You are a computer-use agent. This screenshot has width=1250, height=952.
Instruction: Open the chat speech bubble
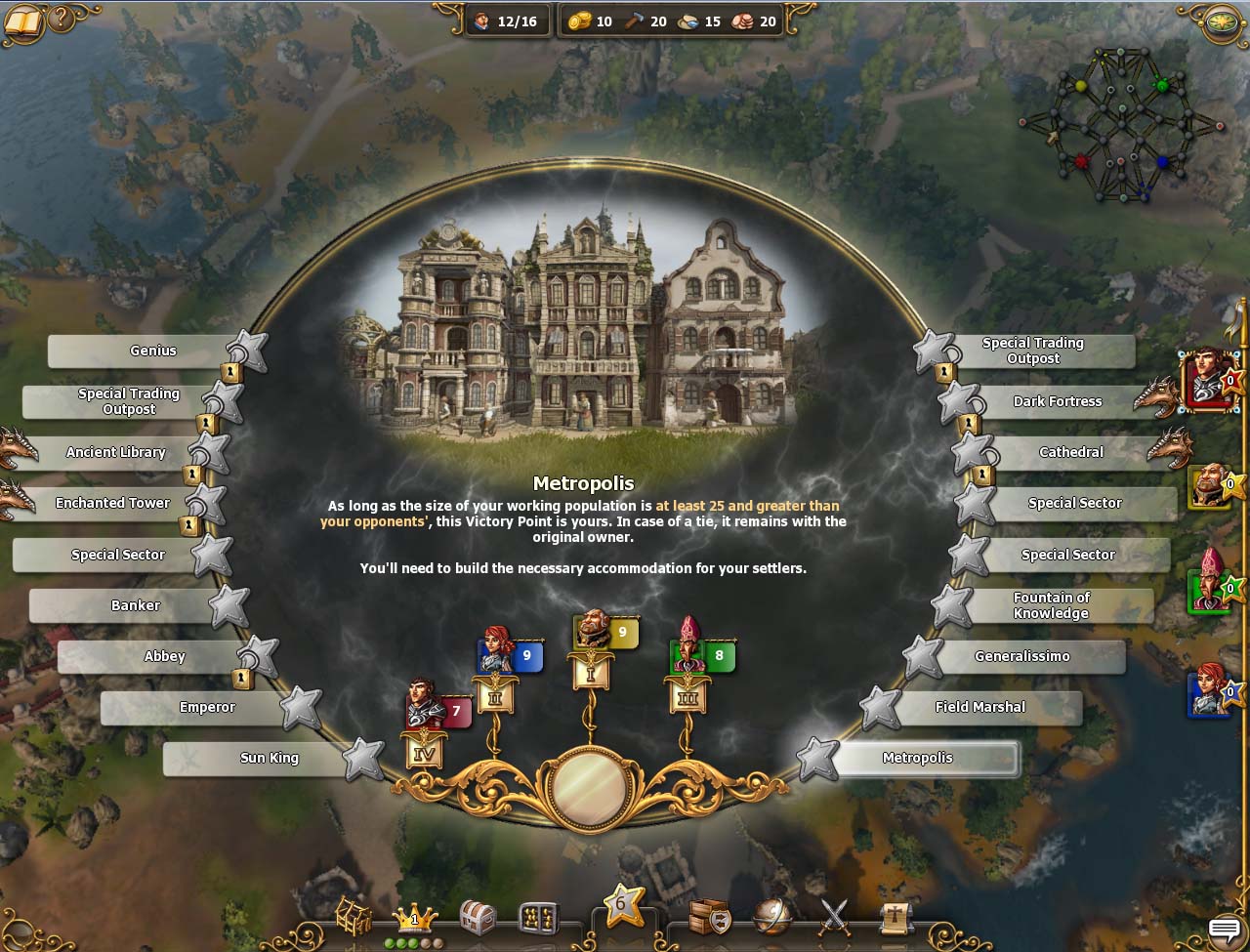[x=1224, y=928]
